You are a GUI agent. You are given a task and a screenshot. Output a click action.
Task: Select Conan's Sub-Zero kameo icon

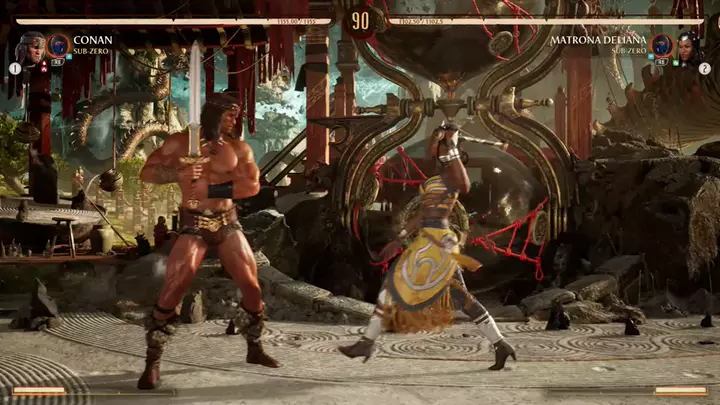point(58,45)
